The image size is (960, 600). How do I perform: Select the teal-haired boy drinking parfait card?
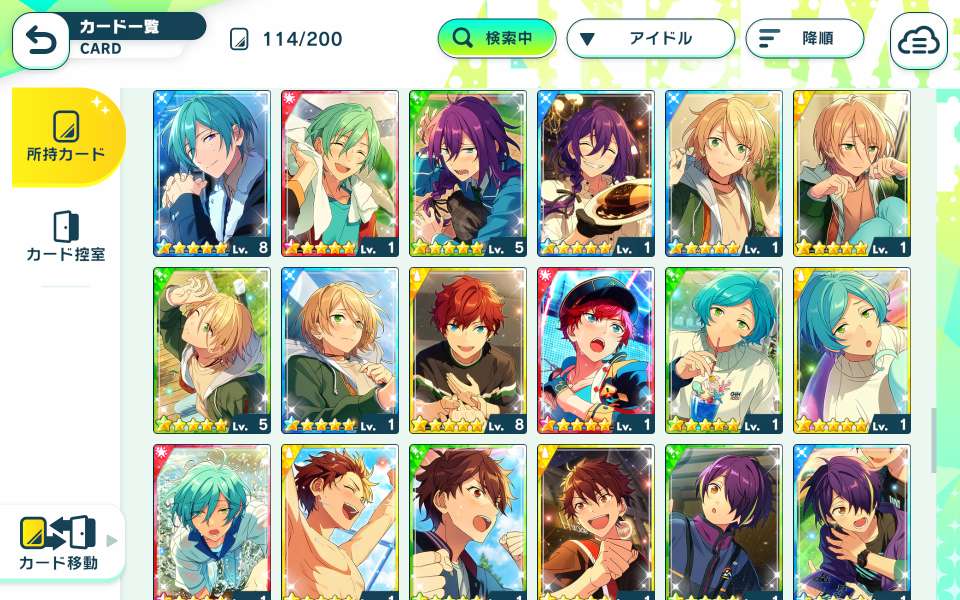click(x=724, y=350)
